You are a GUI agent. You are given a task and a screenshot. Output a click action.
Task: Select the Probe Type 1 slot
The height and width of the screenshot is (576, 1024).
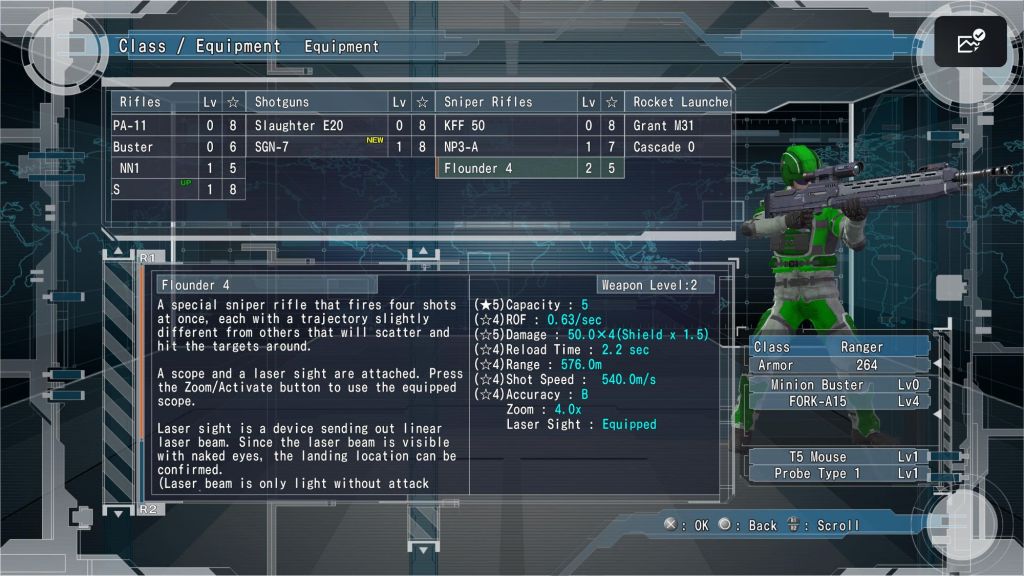coord(840,473)
